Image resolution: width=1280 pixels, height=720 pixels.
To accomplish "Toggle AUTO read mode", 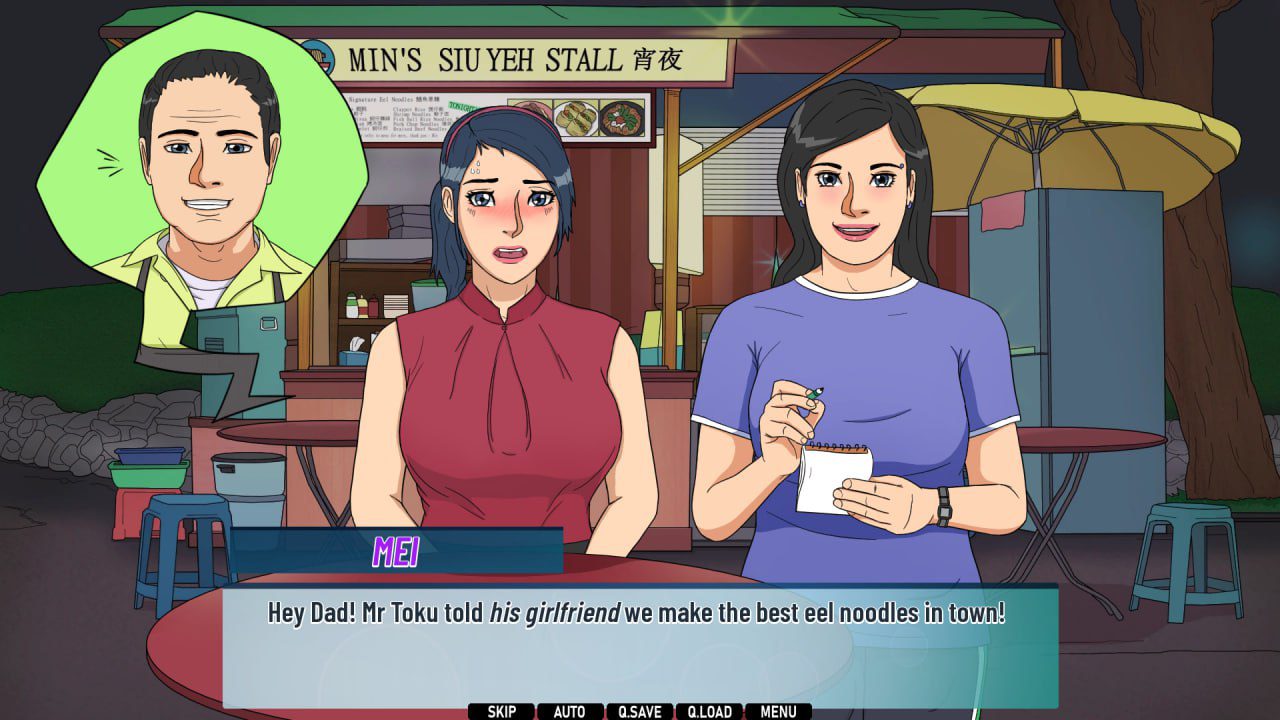I will tap(568, 712).
